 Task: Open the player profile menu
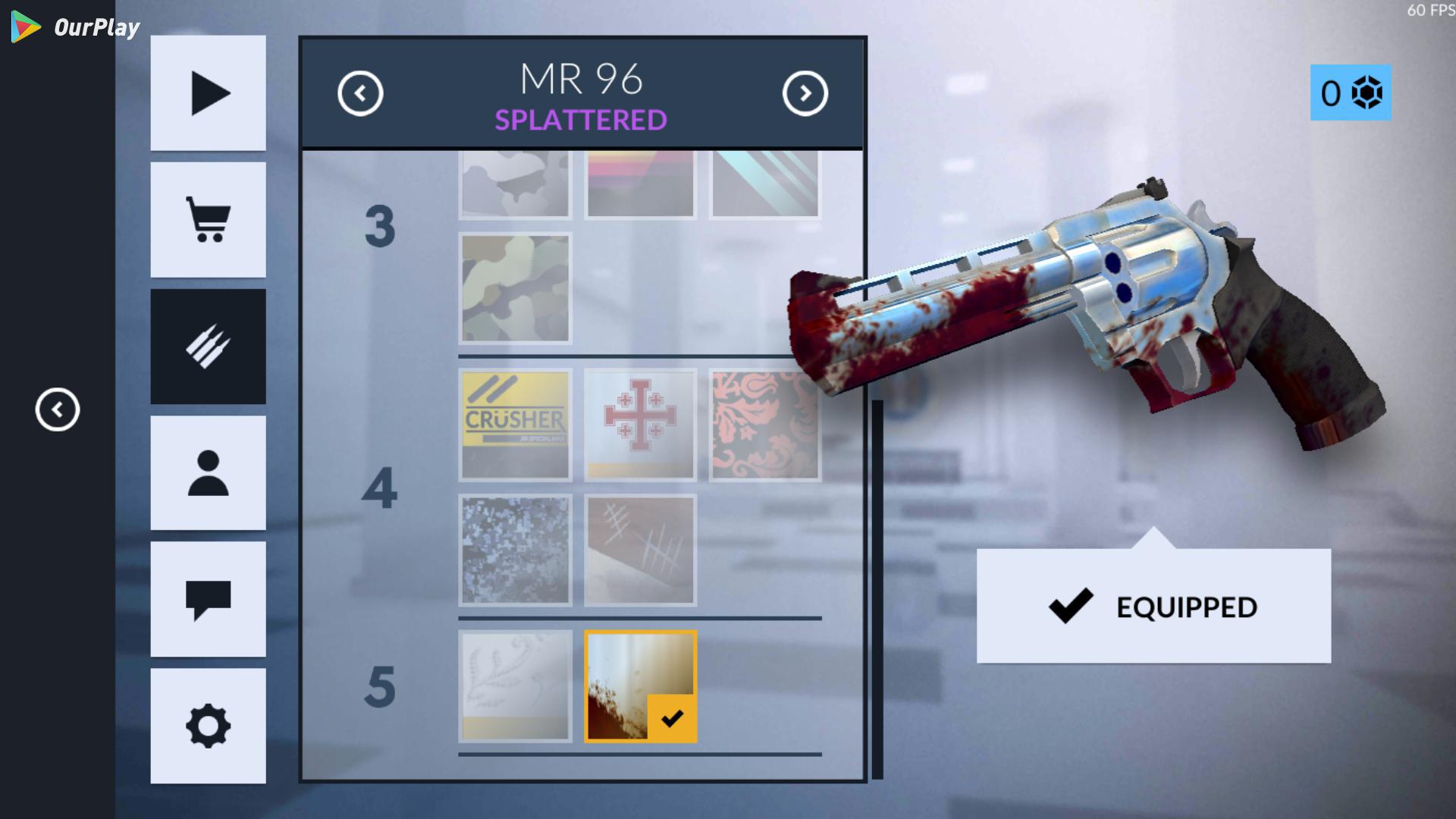pos(208,473)
